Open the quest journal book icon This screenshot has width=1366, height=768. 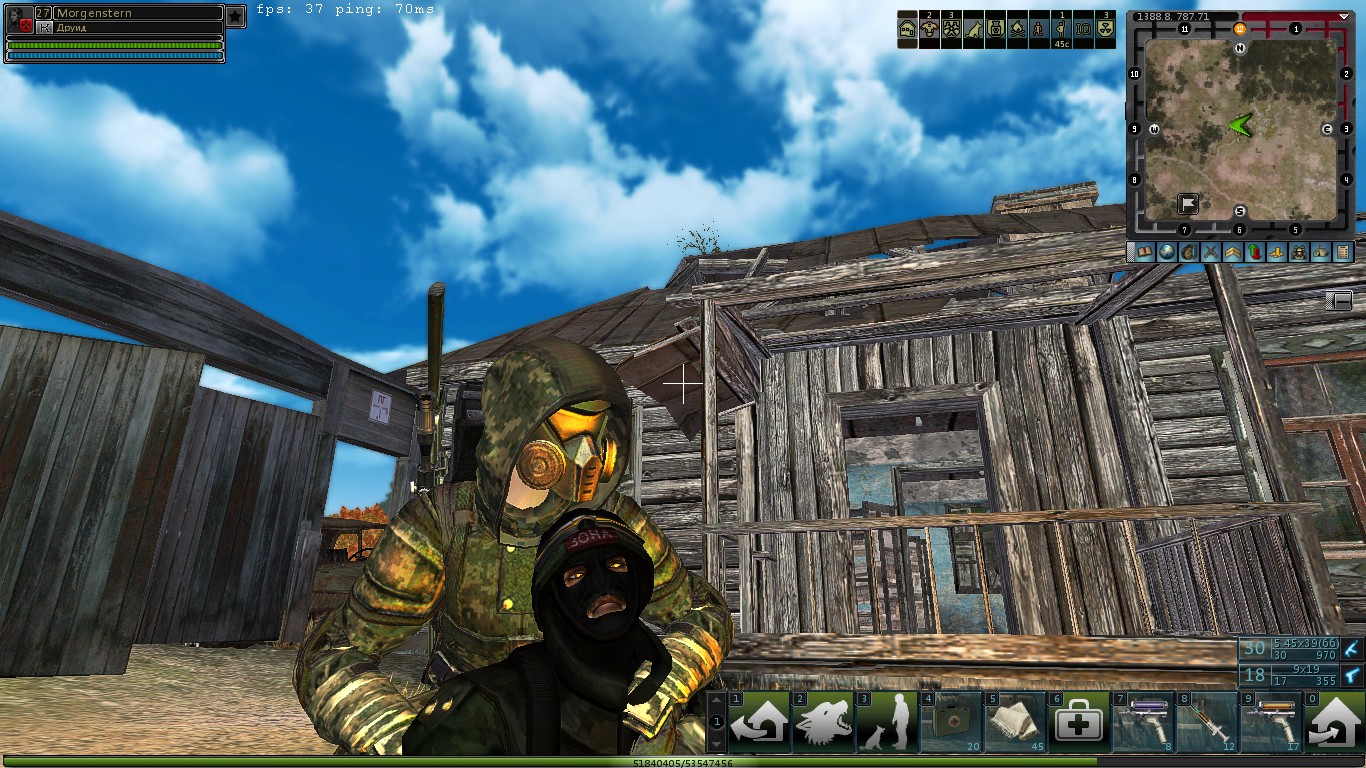point(1145,252)
